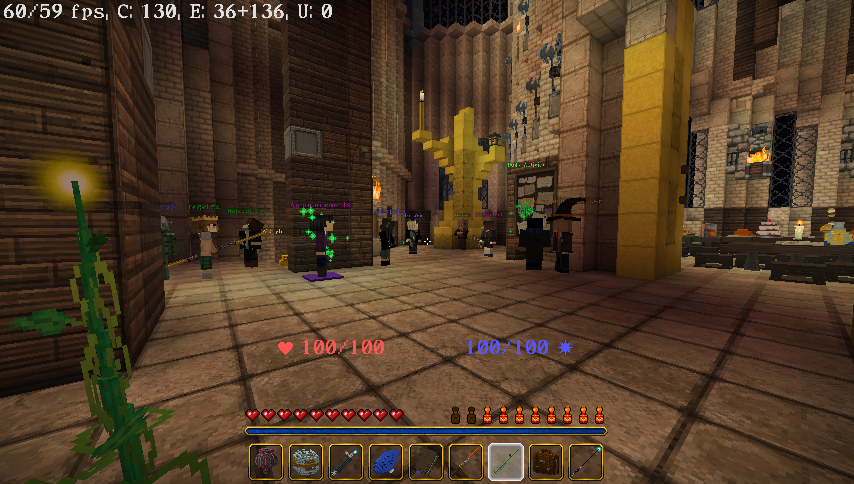This screenshot has width=854, height=484.
Task: Select the round silver-blue bowl slot
Action: (306, 462)
